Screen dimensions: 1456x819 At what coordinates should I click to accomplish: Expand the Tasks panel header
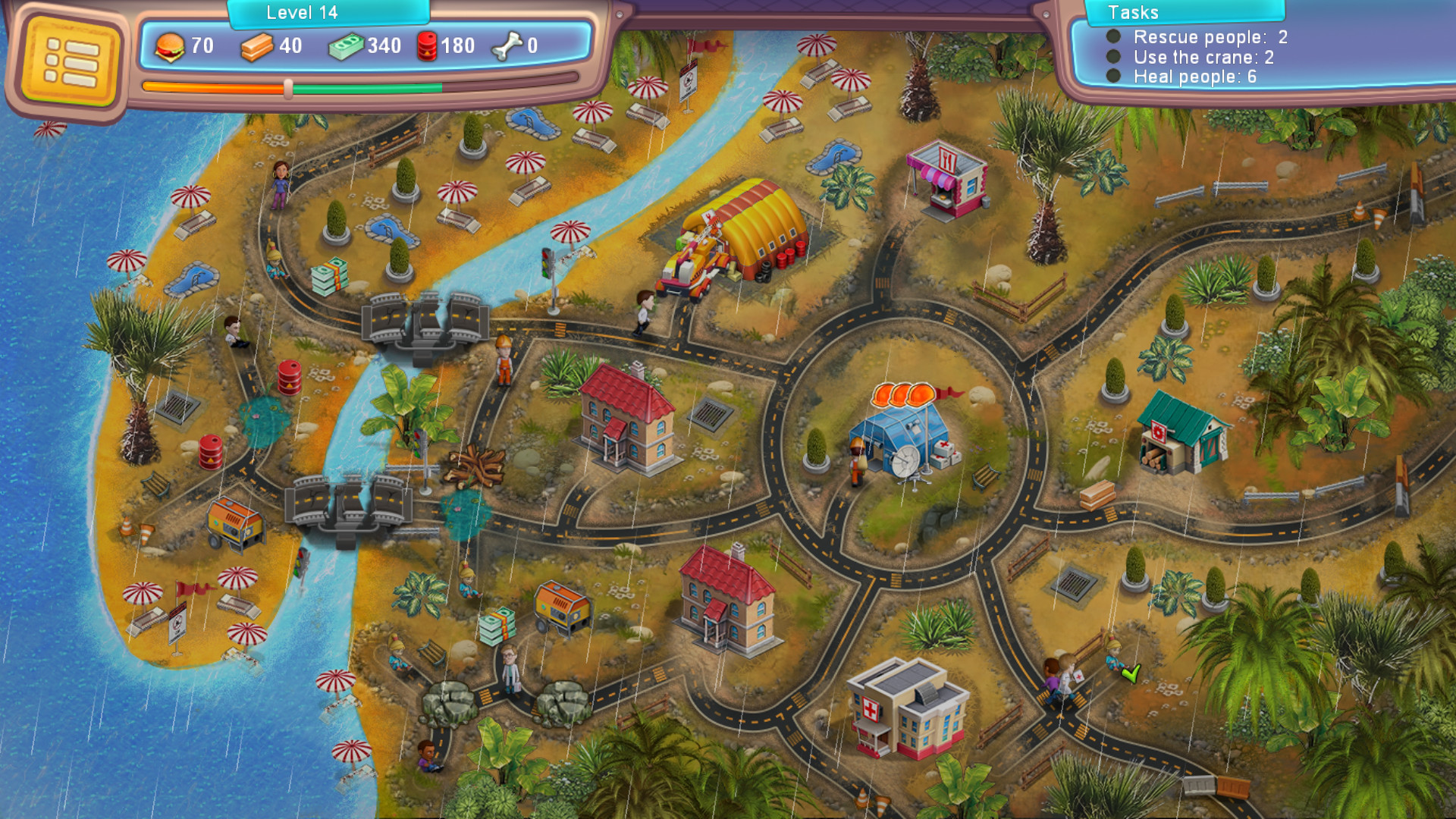(x=1183, y=13)
